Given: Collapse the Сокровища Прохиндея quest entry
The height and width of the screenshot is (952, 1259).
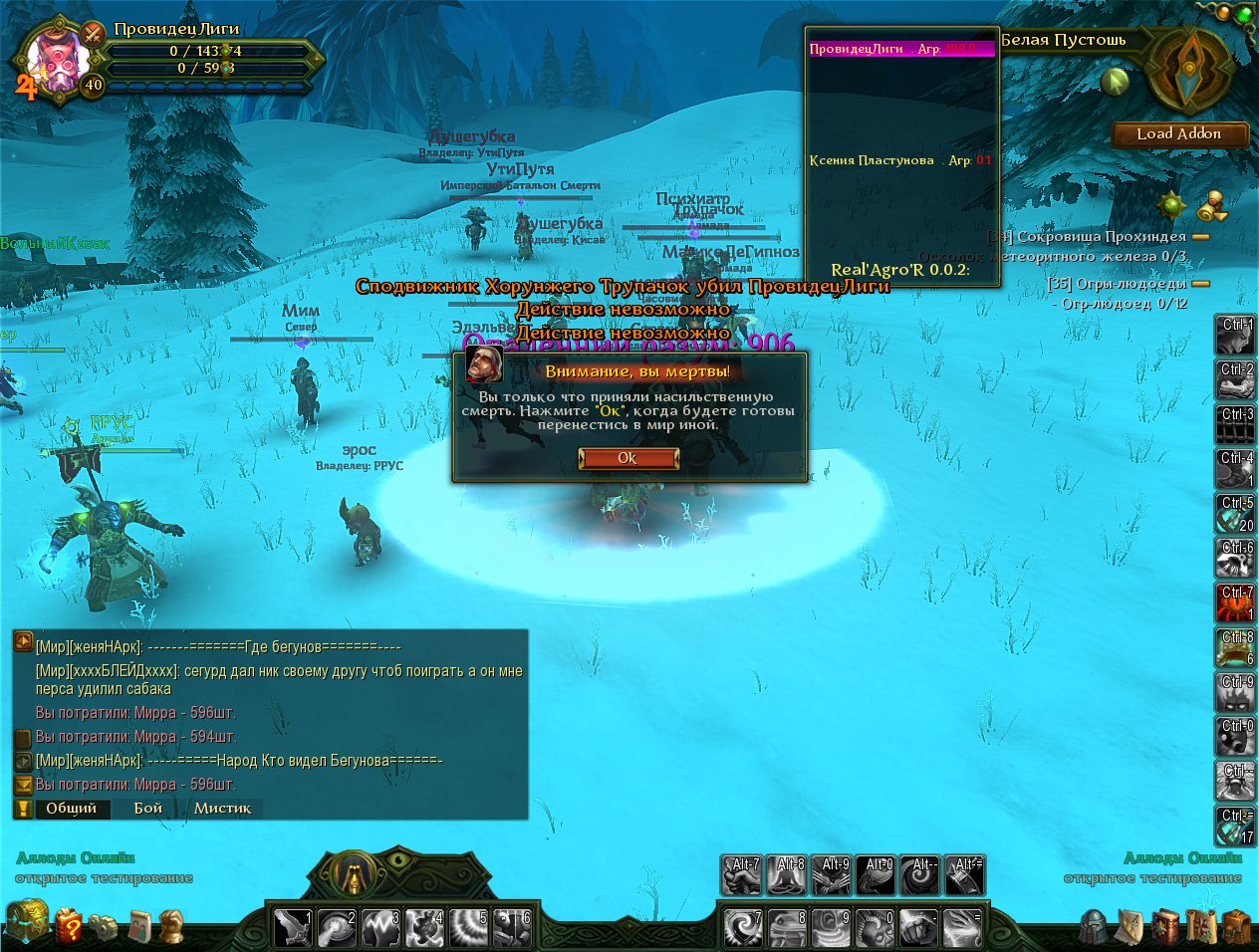Looking at the screenshot, I should 1200,237.
